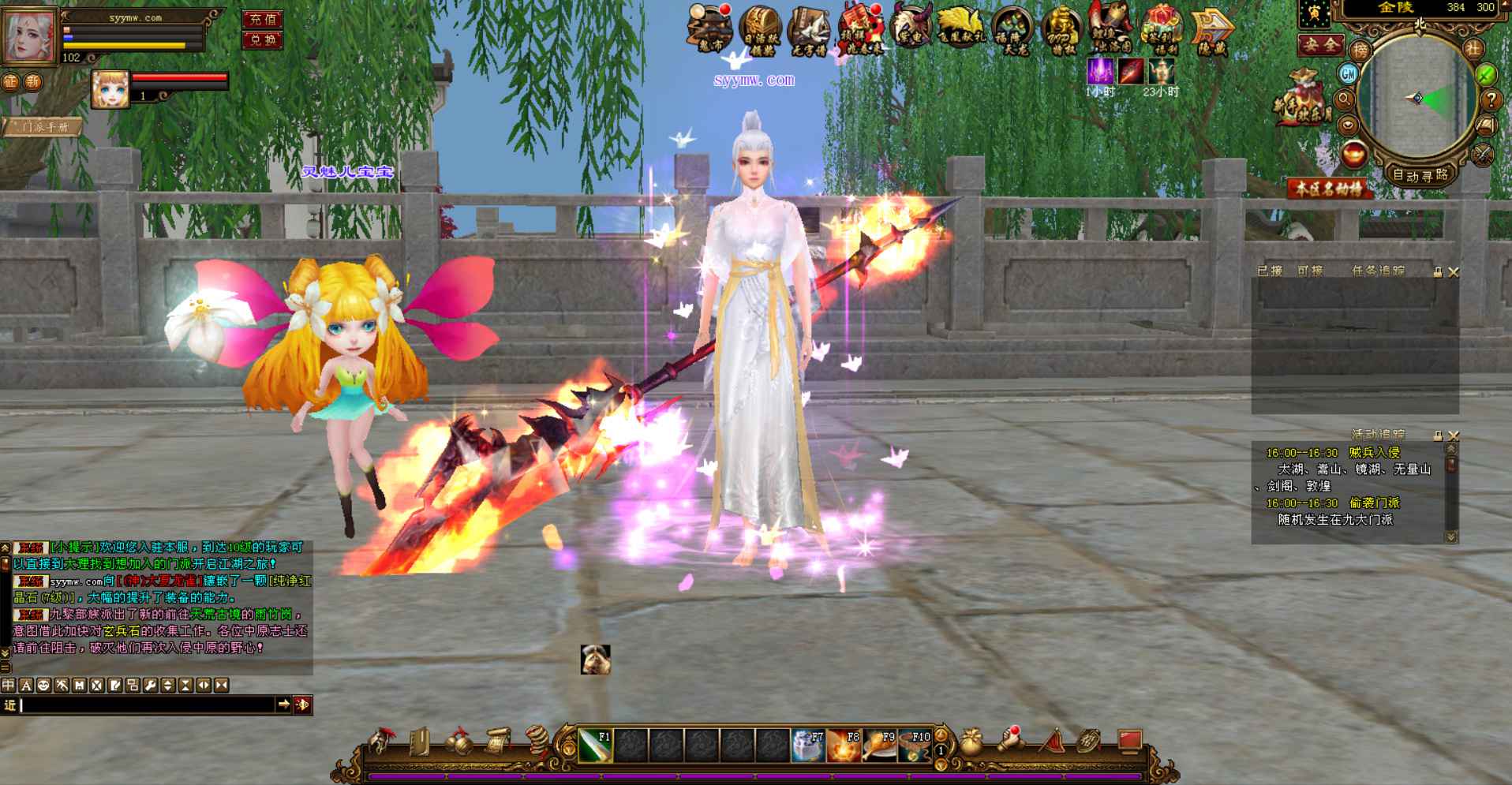This screenshot has height=785, width=1512.
Task: Switch to the 可接 available quests tab
Action: coord(1310,271)
